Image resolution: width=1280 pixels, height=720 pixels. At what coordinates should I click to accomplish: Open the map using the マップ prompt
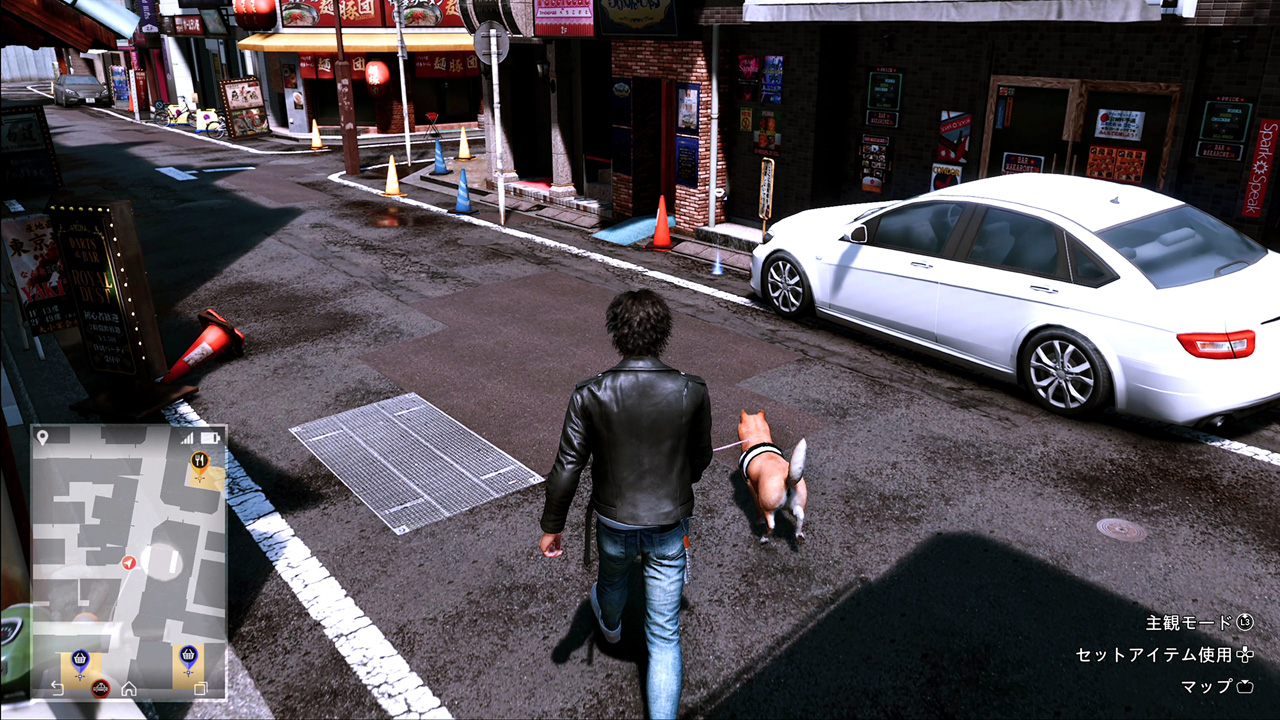click(1207, 687)
